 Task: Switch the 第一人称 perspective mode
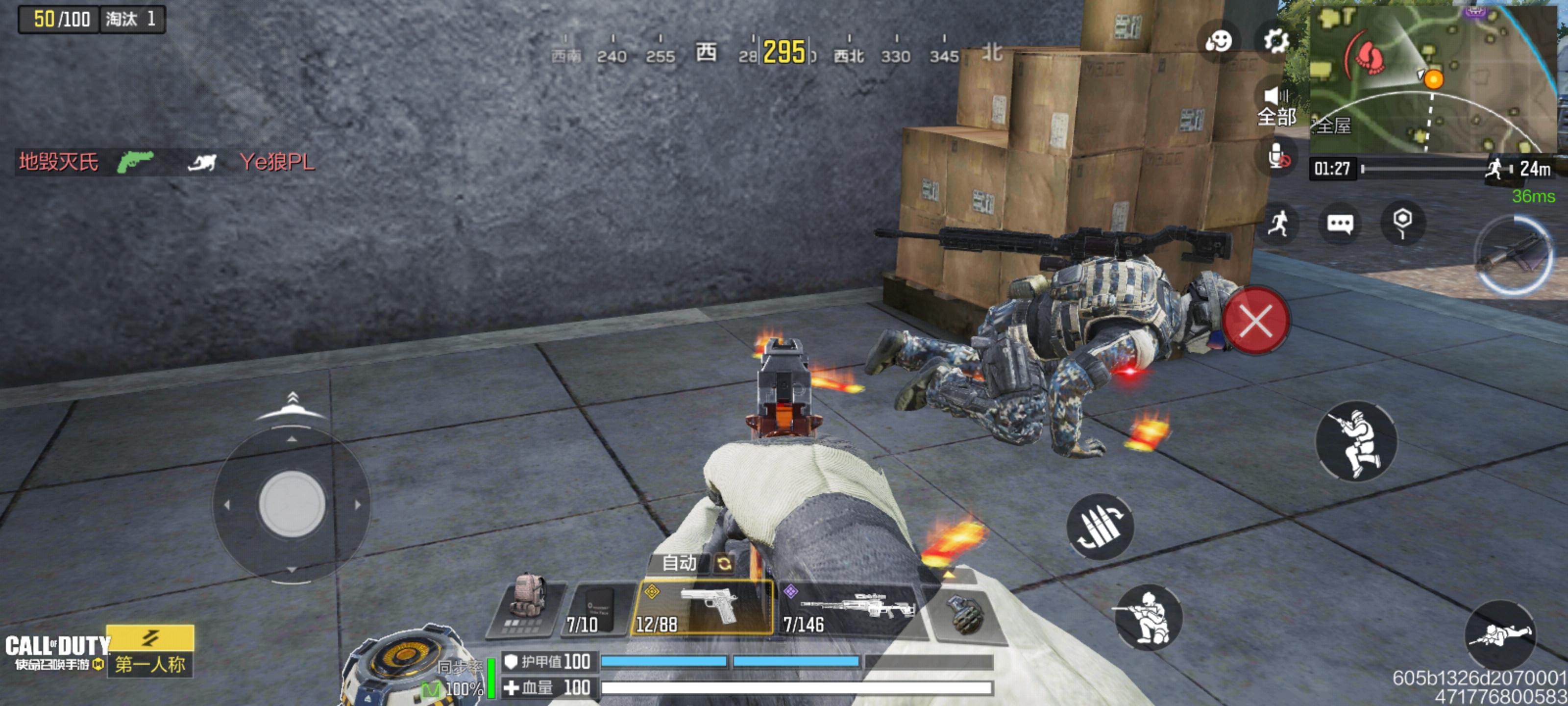point(150,651)
